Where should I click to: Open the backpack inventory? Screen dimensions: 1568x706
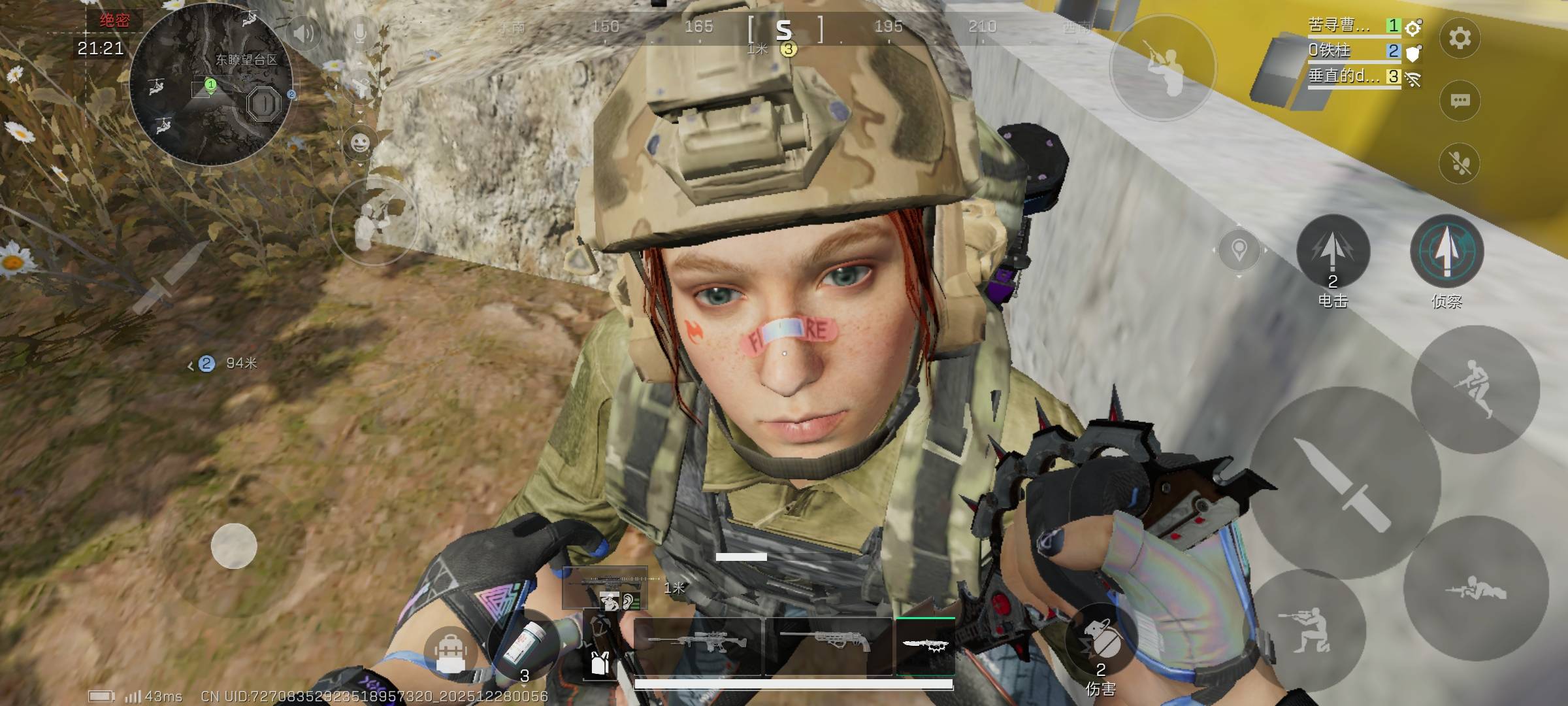(x=451, y=652)
